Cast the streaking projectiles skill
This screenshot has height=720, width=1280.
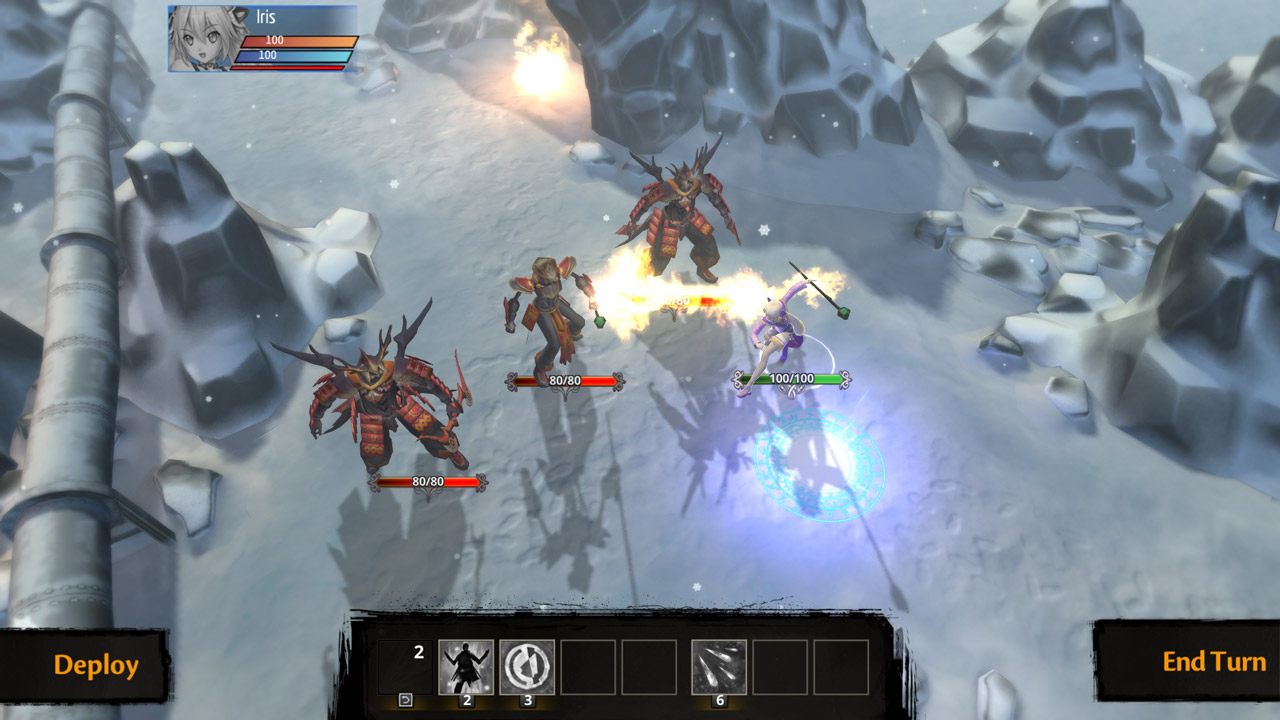pos(719,667)
